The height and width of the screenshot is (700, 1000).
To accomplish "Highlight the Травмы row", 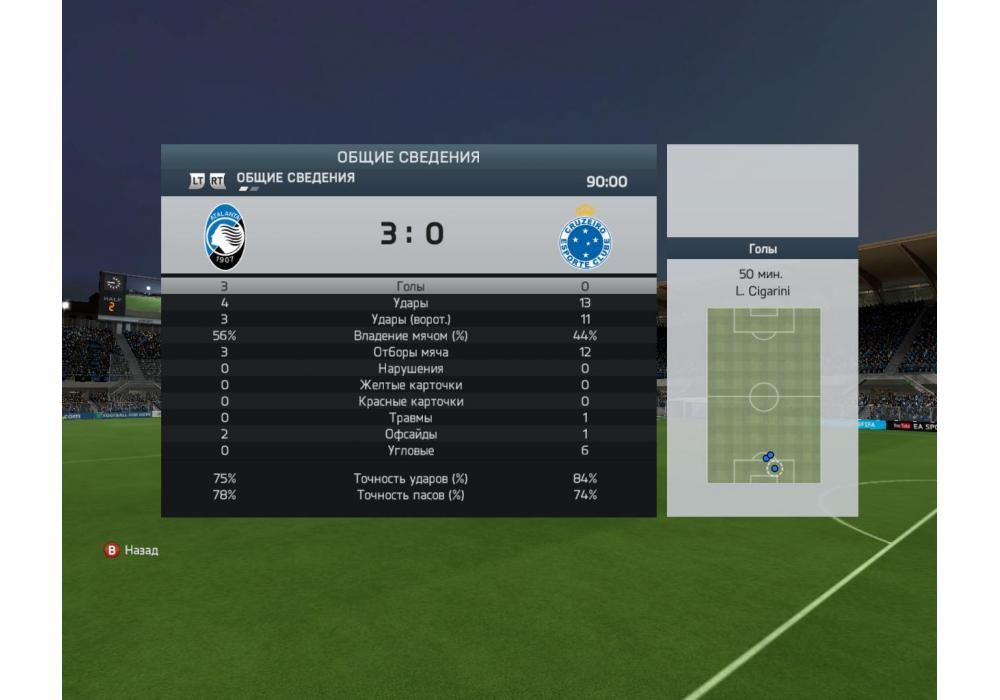I will 410,418.
